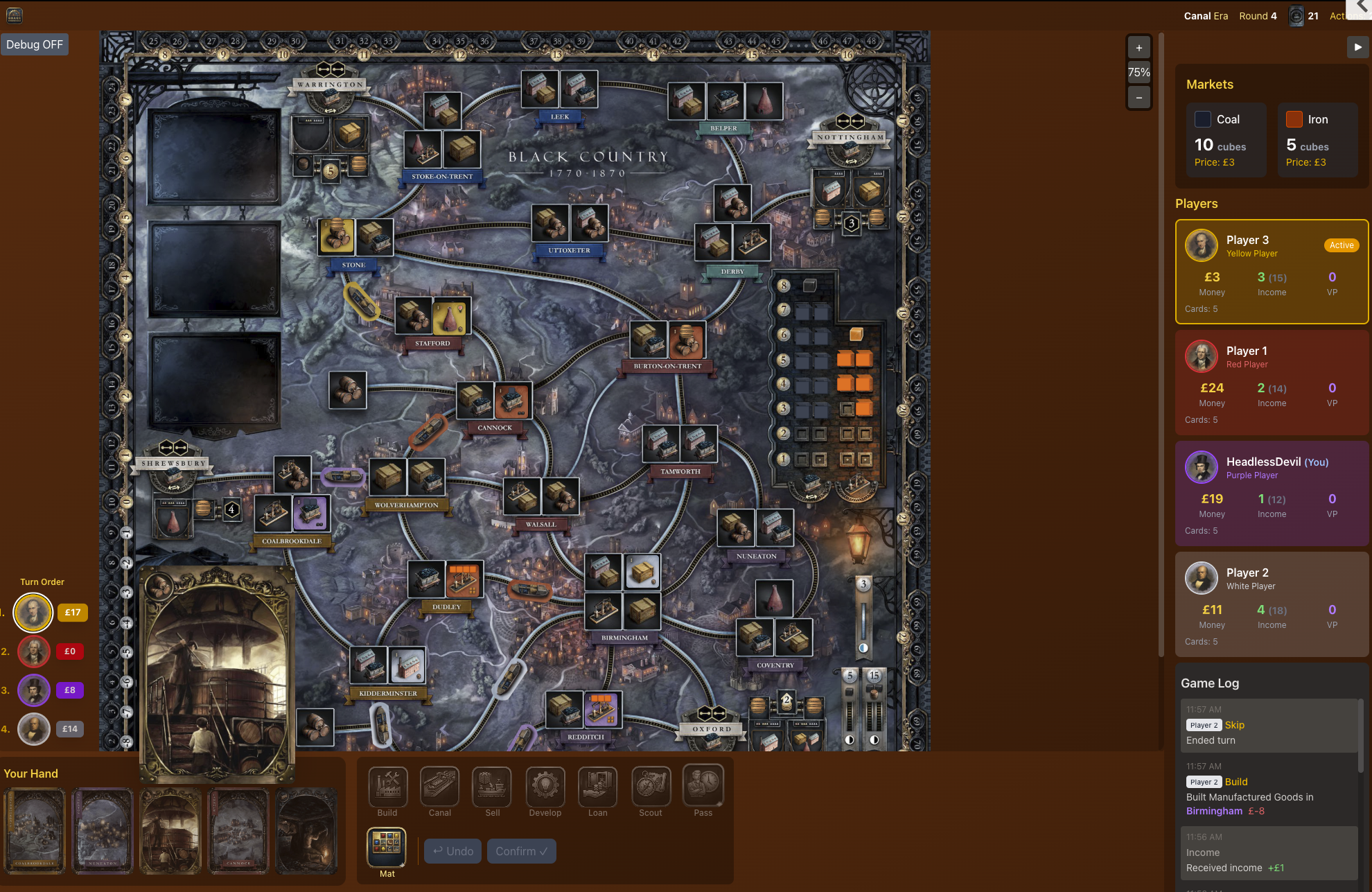
Task: Toggle Debug OFF mode
Action: click(x=35, y=44)
